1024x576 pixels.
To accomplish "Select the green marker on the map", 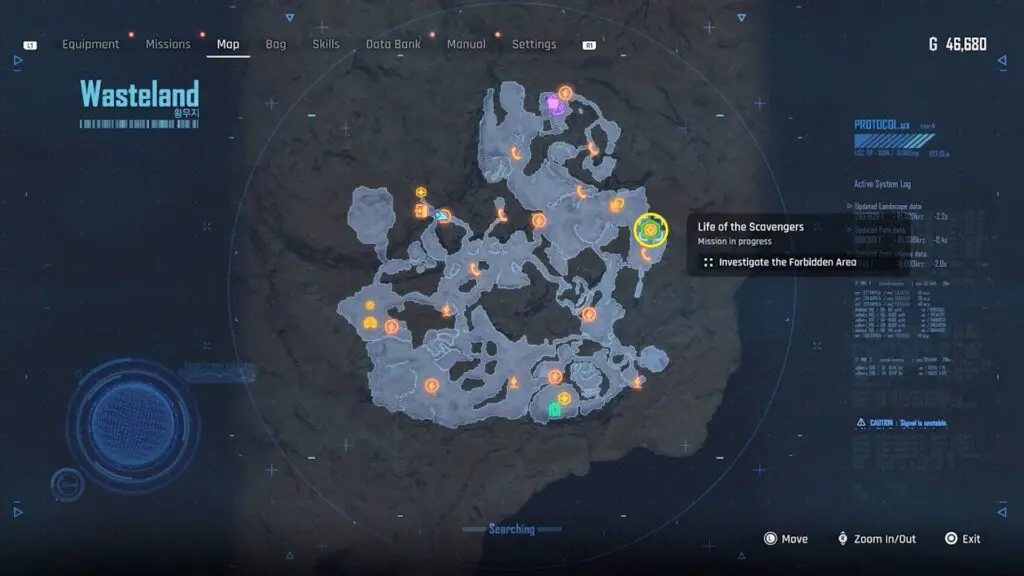I will tap(554, 409).
